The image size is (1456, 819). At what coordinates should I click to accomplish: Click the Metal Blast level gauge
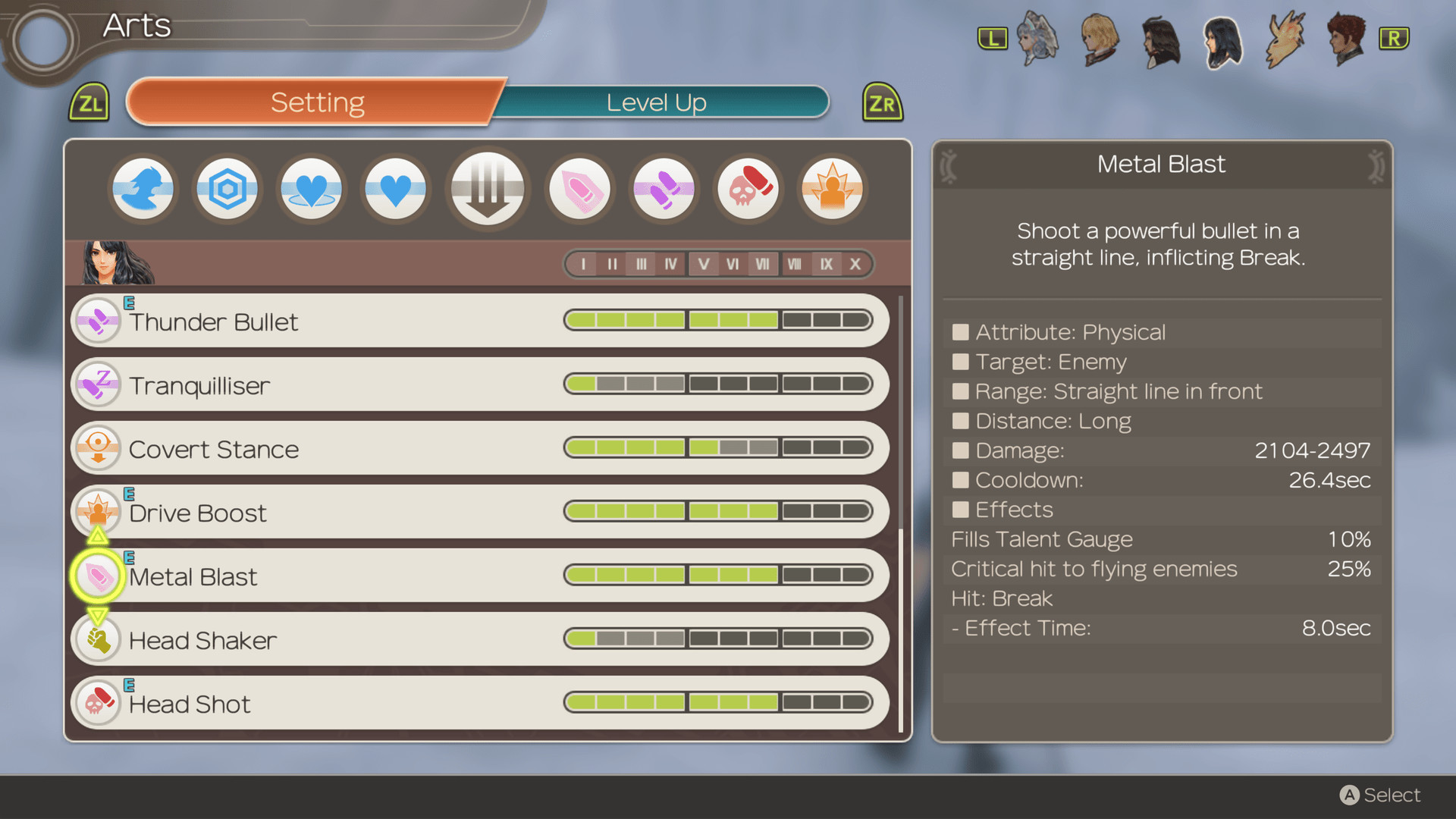click(x=720, y=575)
